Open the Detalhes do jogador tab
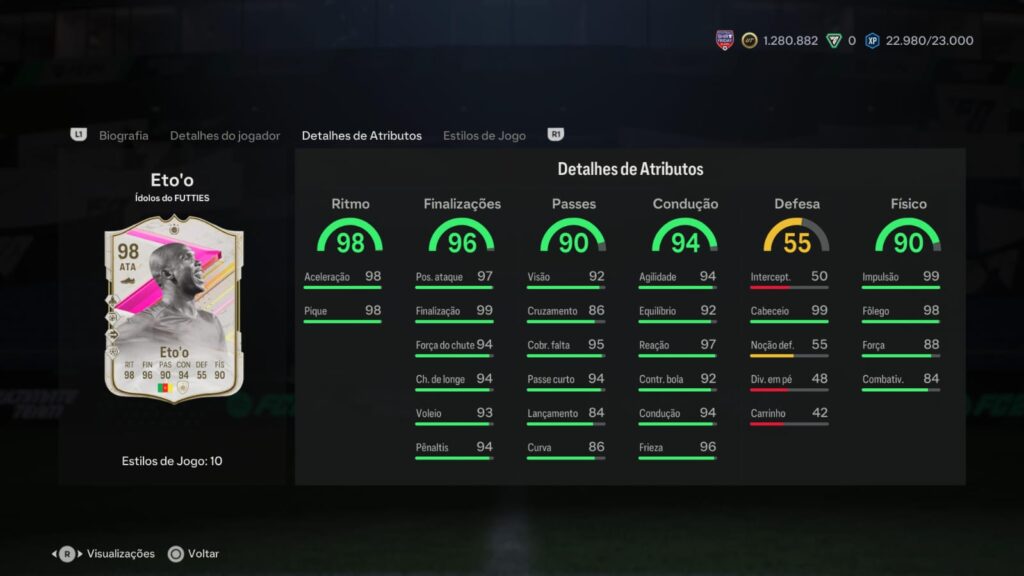The image size is (1024, 576). [x=225, y=135]
